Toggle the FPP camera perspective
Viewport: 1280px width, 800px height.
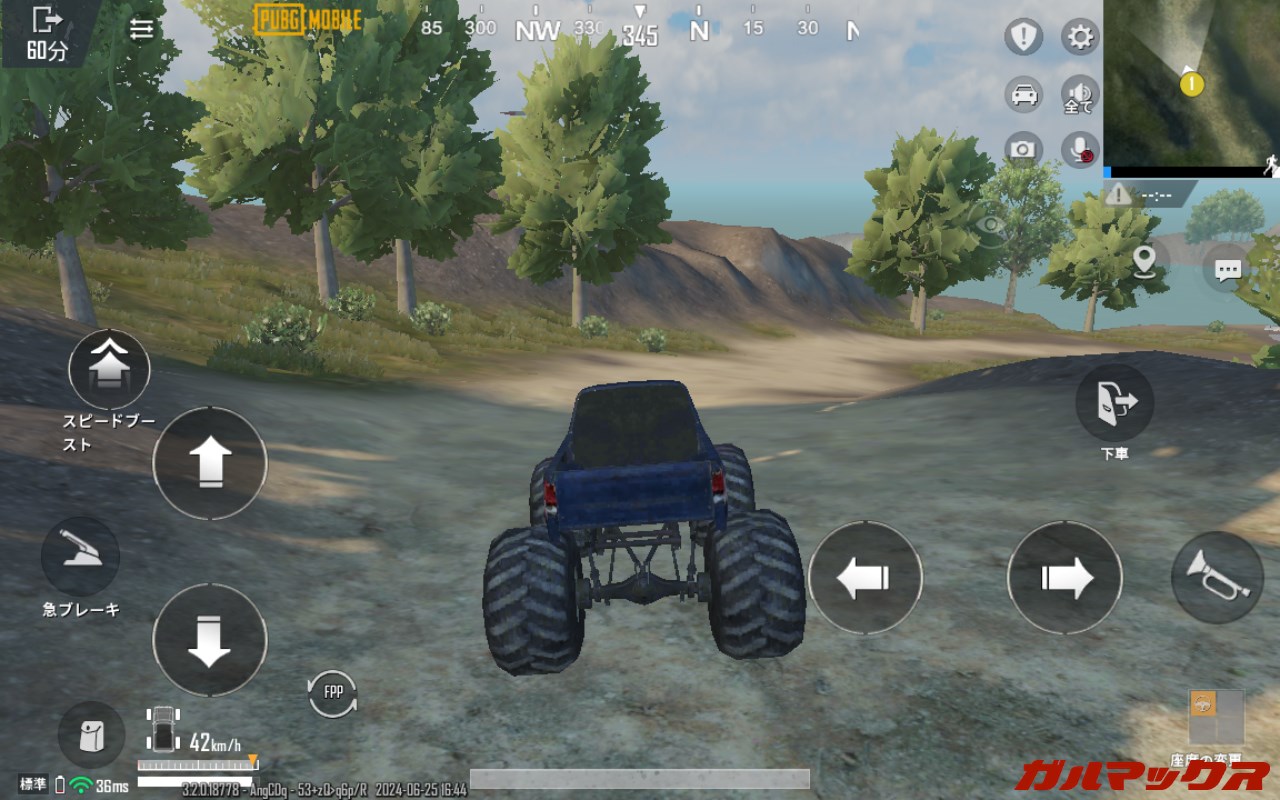(333, 691)
